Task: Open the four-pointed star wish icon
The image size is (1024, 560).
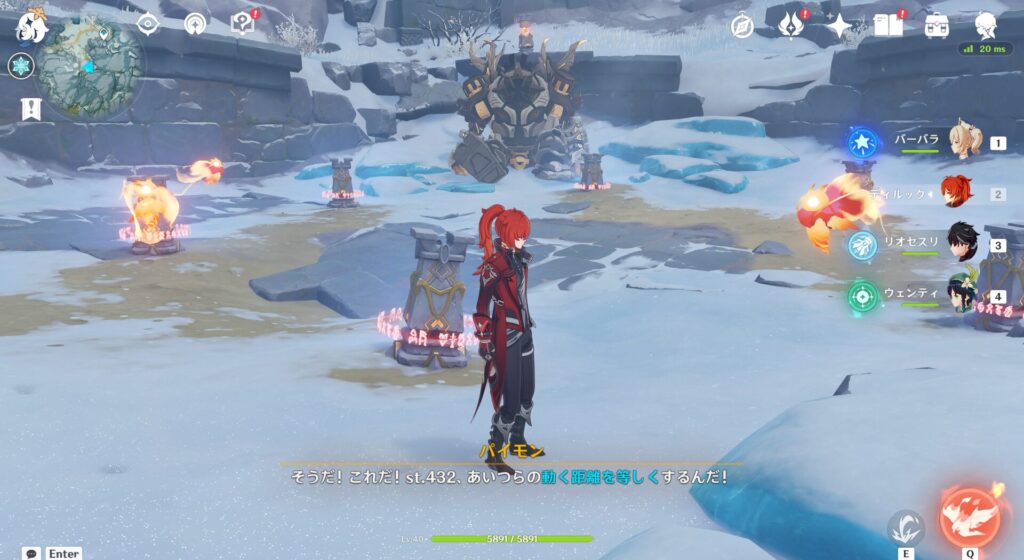Action: pos(838,25)
